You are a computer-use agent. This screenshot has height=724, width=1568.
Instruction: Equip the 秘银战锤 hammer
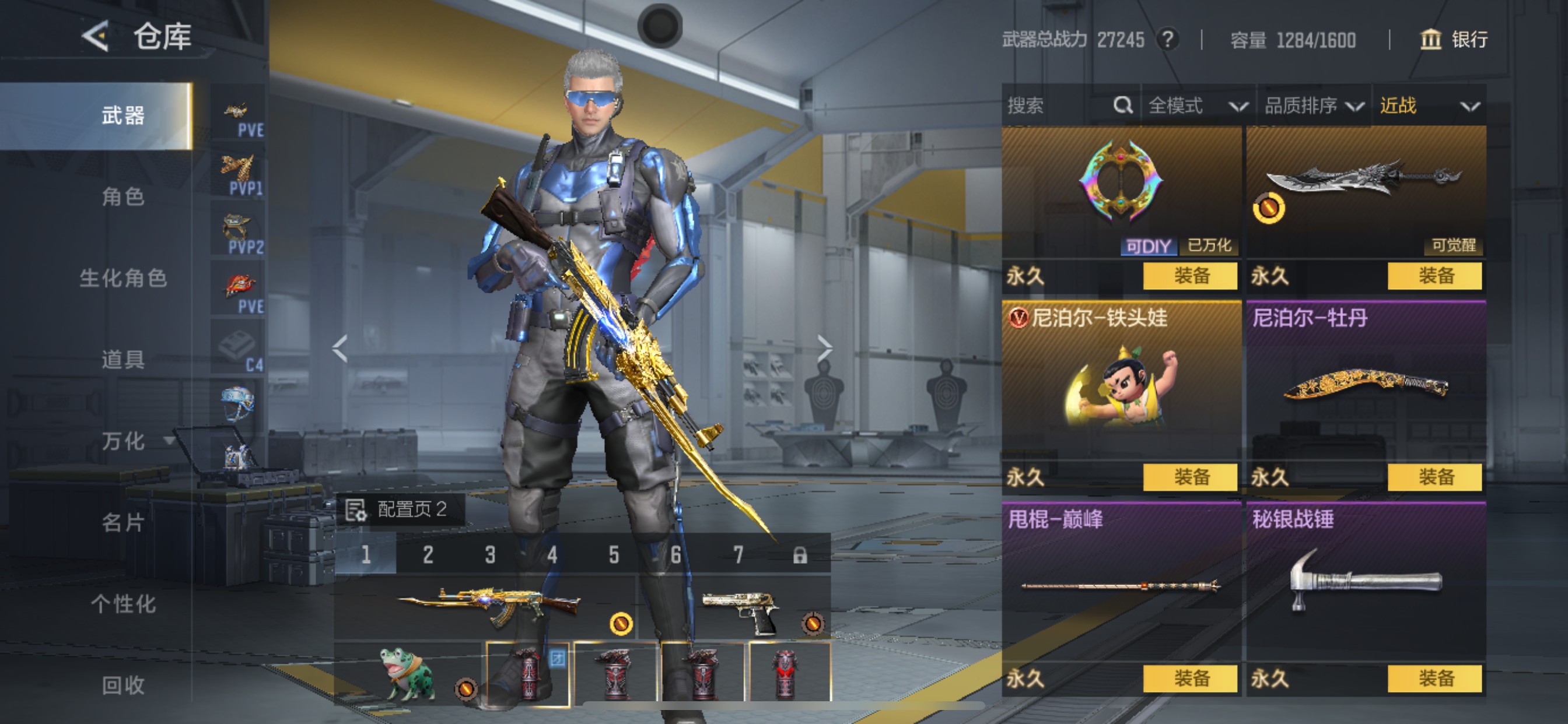tap(1434, 679)
